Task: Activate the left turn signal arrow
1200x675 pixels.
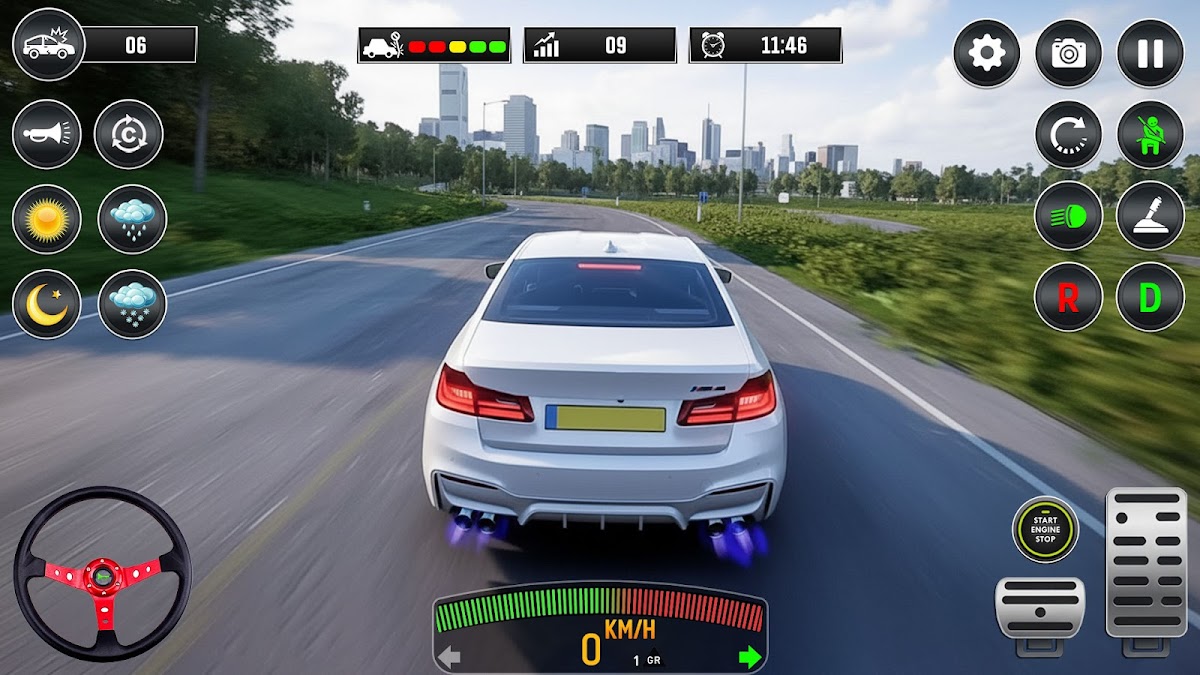Action: pos(450,657)
